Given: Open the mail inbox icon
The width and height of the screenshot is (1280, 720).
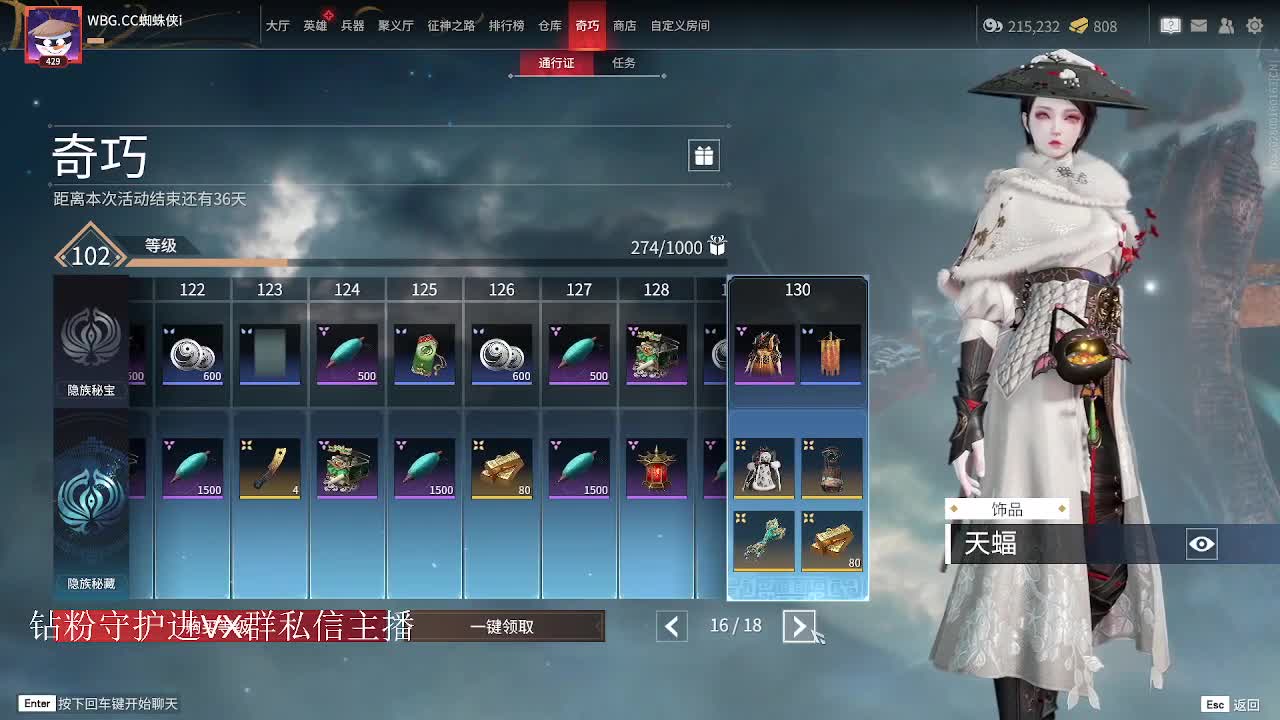Looking at the screenshot, I should coord(1199,26).
